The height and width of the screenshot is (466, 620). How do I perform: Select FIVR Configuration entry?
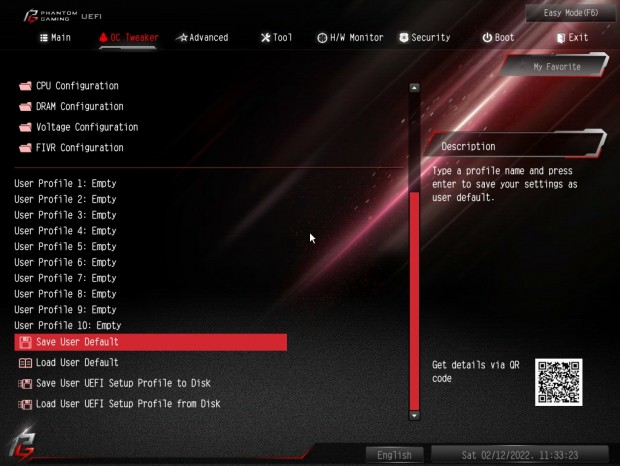[80, 148]
